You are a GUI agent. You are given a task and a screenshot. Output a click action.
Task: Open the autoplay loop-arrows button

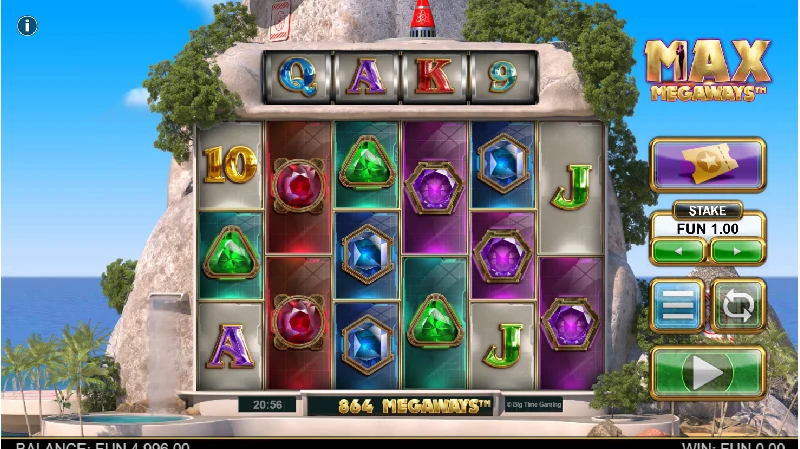tap(738, 306)
